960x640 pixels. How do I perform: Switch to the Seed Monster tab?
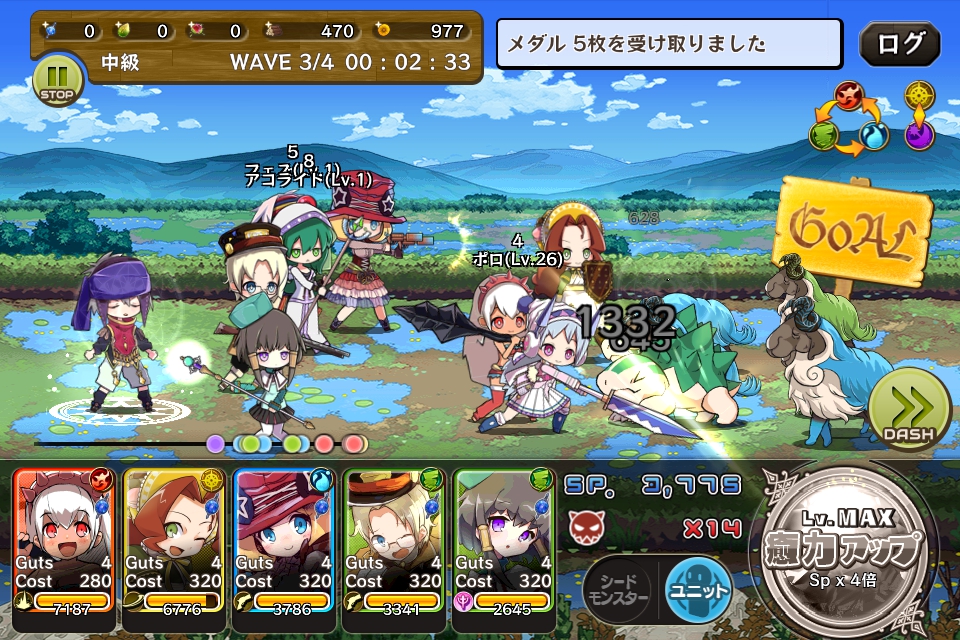pos(616,588)
